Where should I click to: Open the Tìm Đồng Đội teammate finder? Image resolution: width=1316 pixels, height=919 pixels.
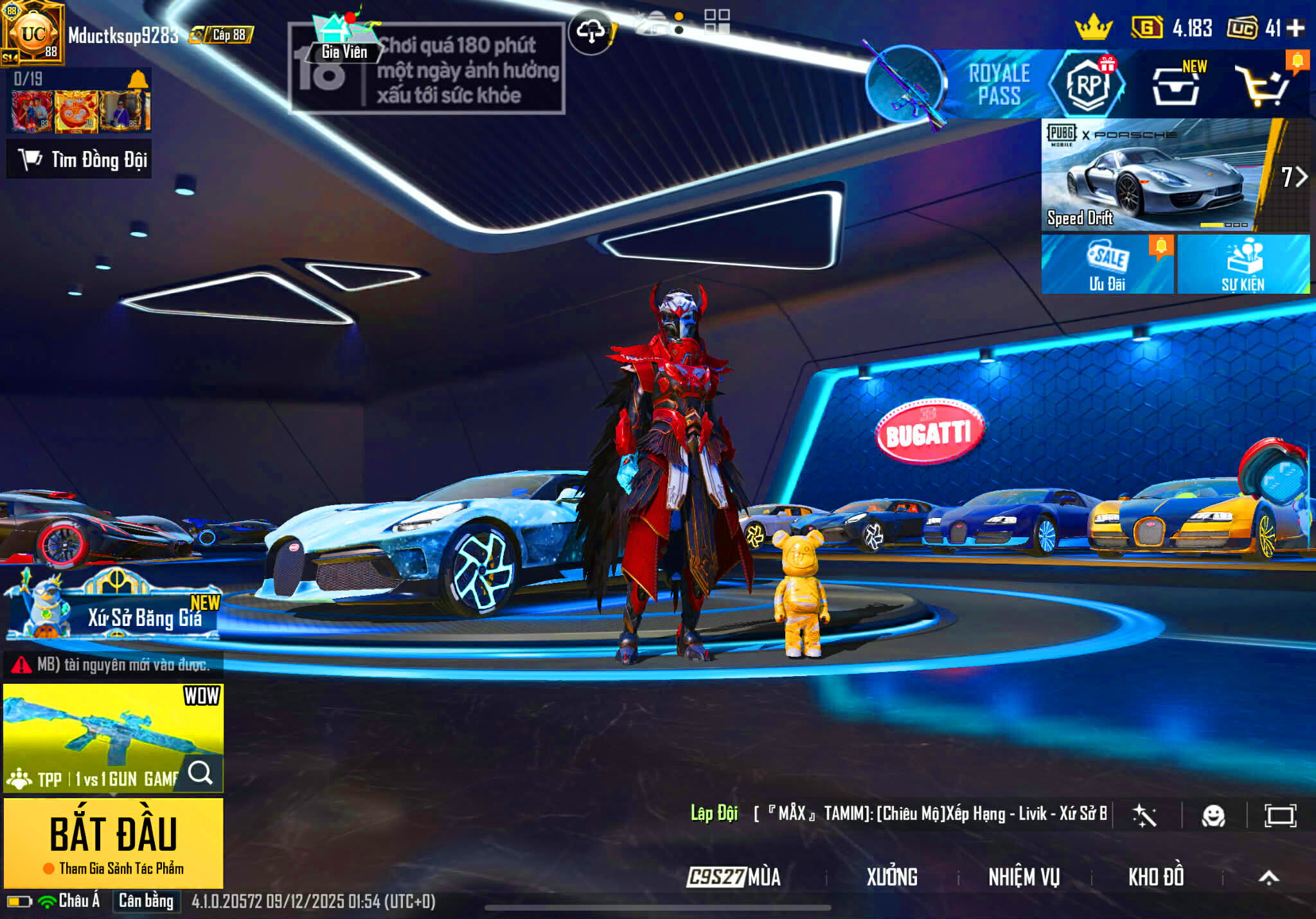80,159
